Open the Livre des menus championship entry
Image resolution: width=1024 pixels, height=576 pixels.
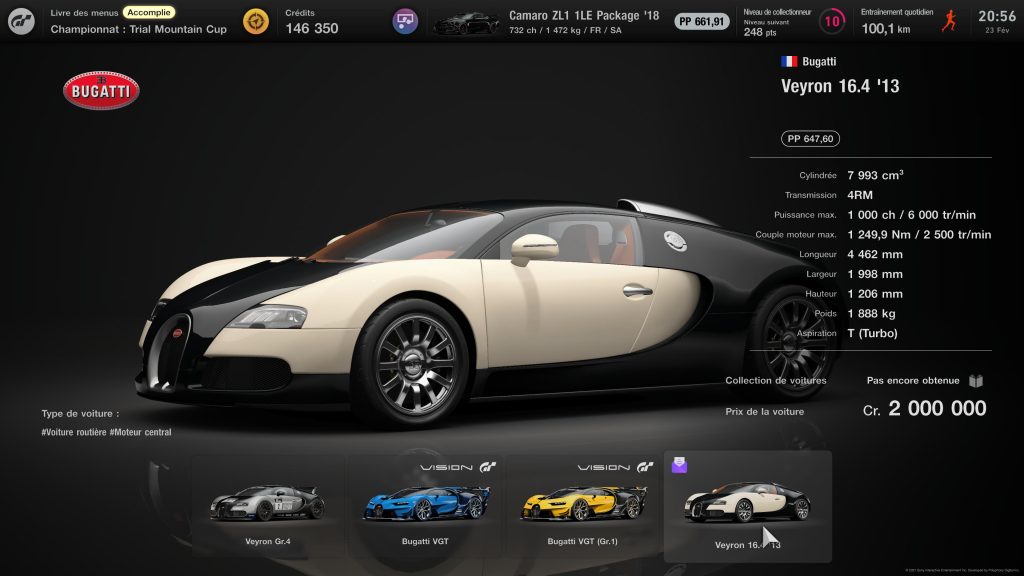click(x=138, y=21)
